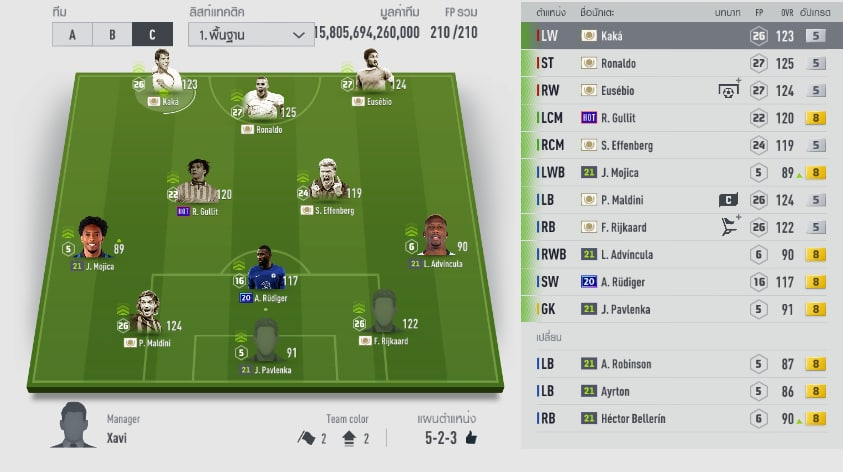Select Kaká's player card on the pitch
The image size is (843, 472).
[x=162, y=84]
